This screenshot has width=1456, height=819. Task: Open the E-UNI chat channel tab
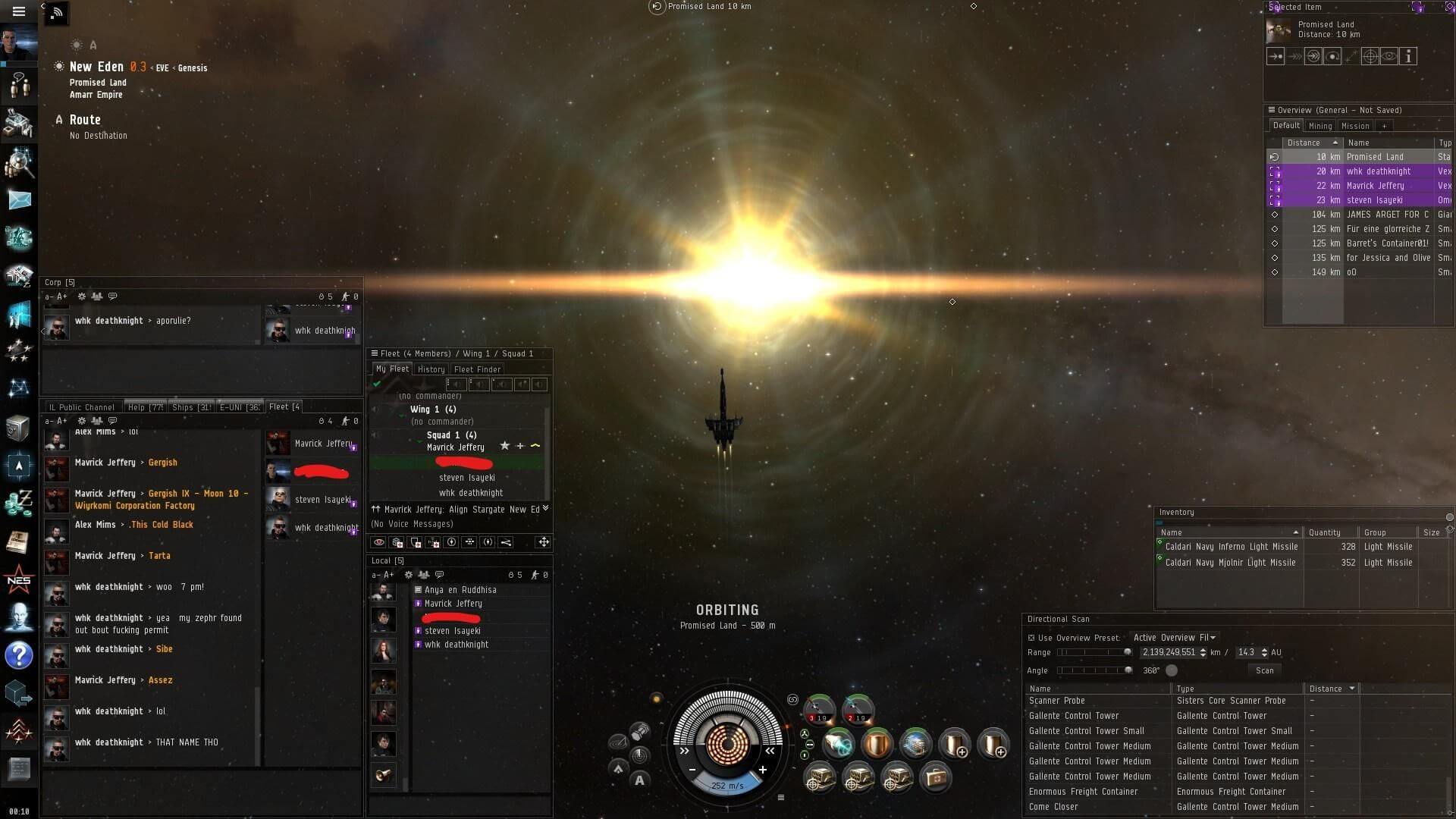239,407
